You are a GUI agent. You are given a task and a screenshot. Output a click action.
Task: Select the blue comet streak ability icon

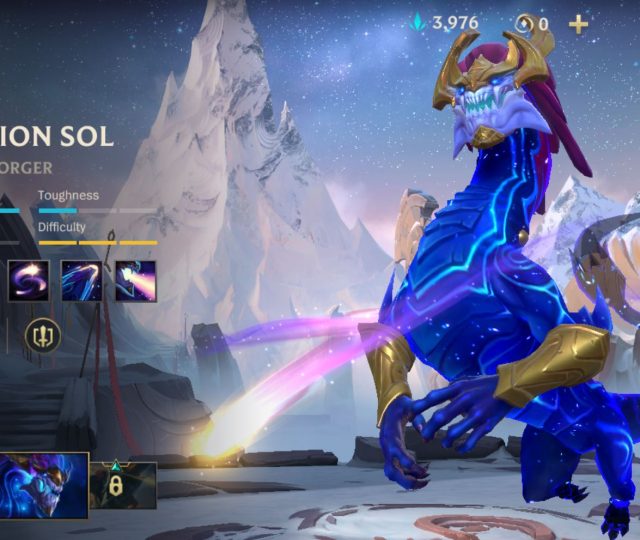pyautogui.click(x=81, y=280)
